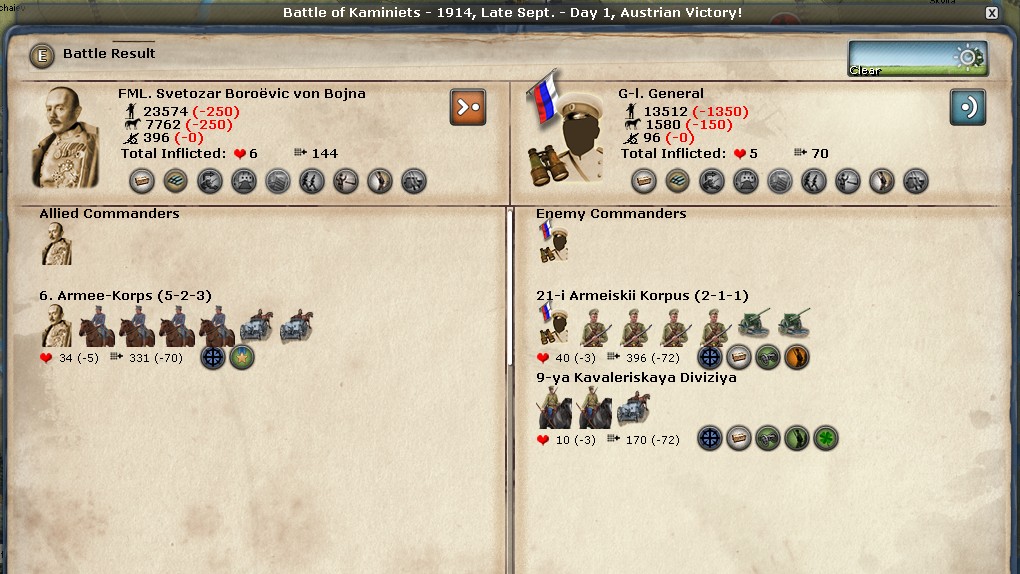Select the portrait under Allied Commanders

(56, 244)
